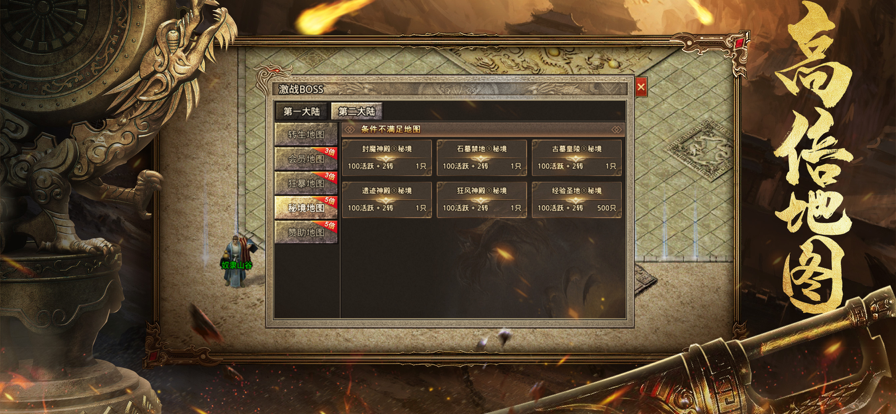Switch to the 第一大陆 tab
The height and width of the screenshot is (414, 896).
click(301, 112)
